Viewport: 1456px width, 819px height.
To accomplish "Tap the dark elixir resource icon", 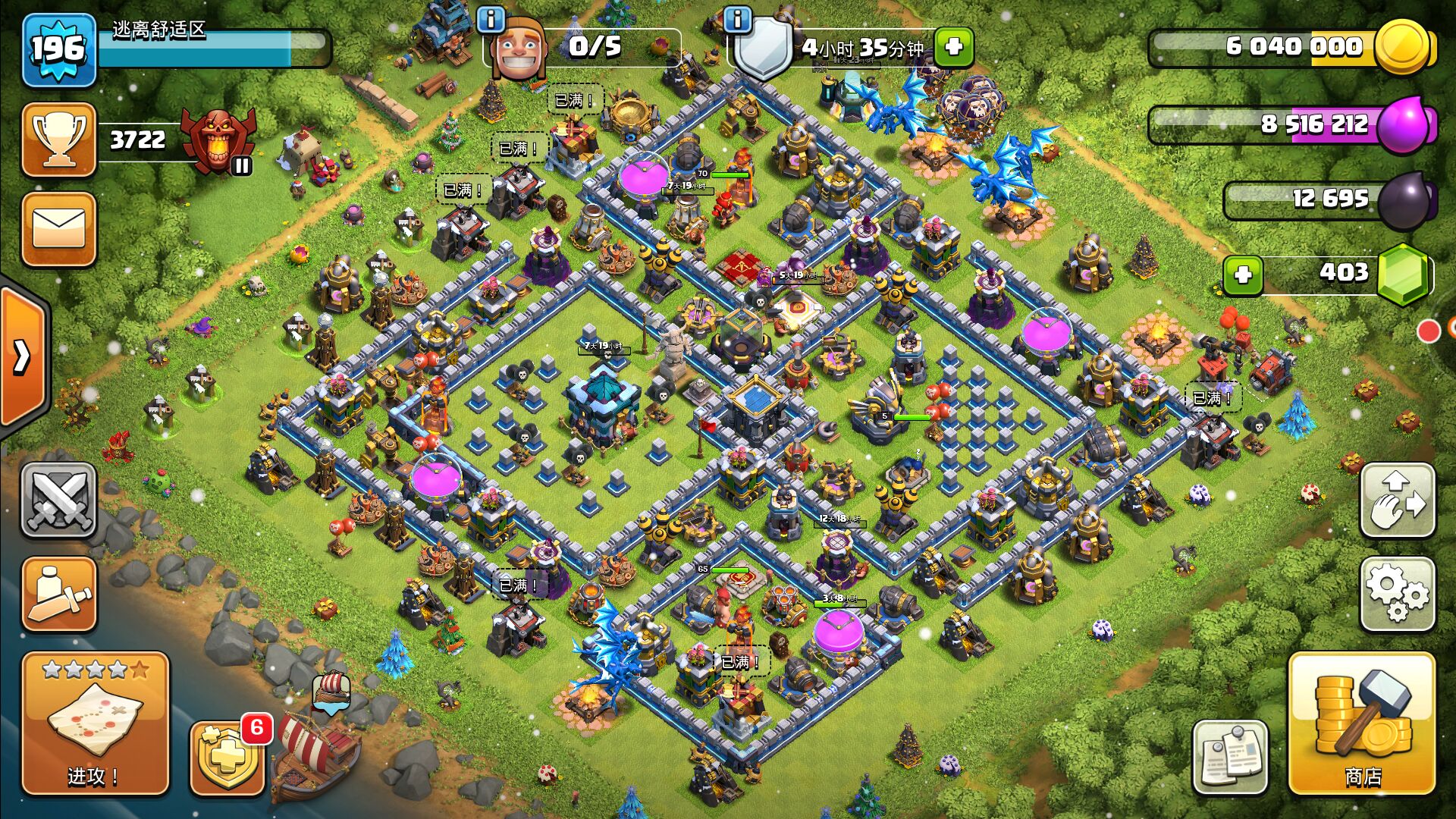I will point(1404,199).
